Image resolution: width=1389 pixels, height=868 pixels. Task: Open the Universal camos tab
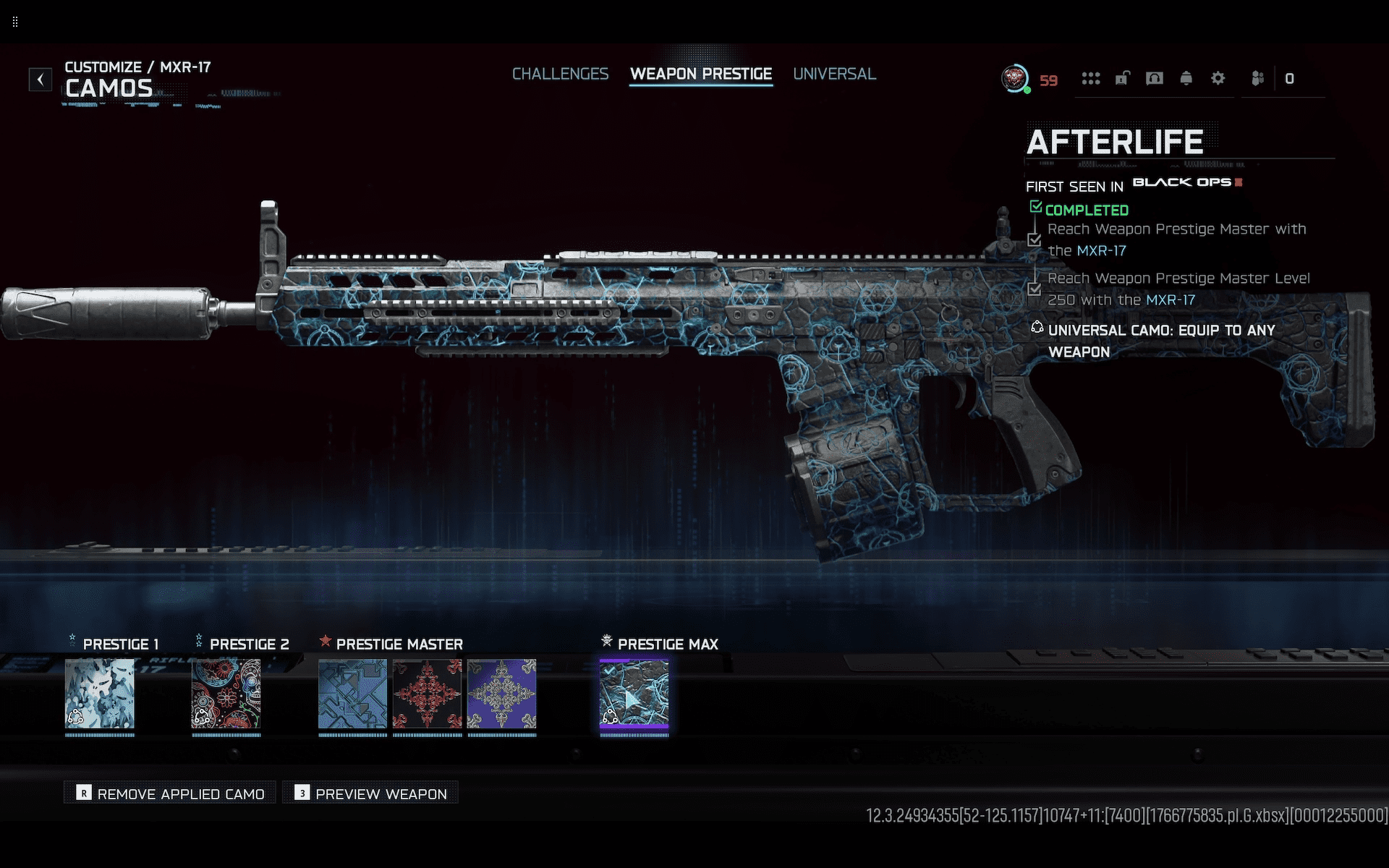point(834,74)
